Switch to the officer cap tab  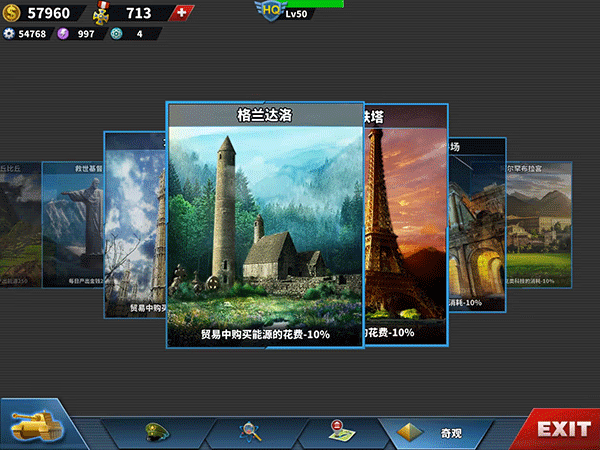(x=158, y=431)
